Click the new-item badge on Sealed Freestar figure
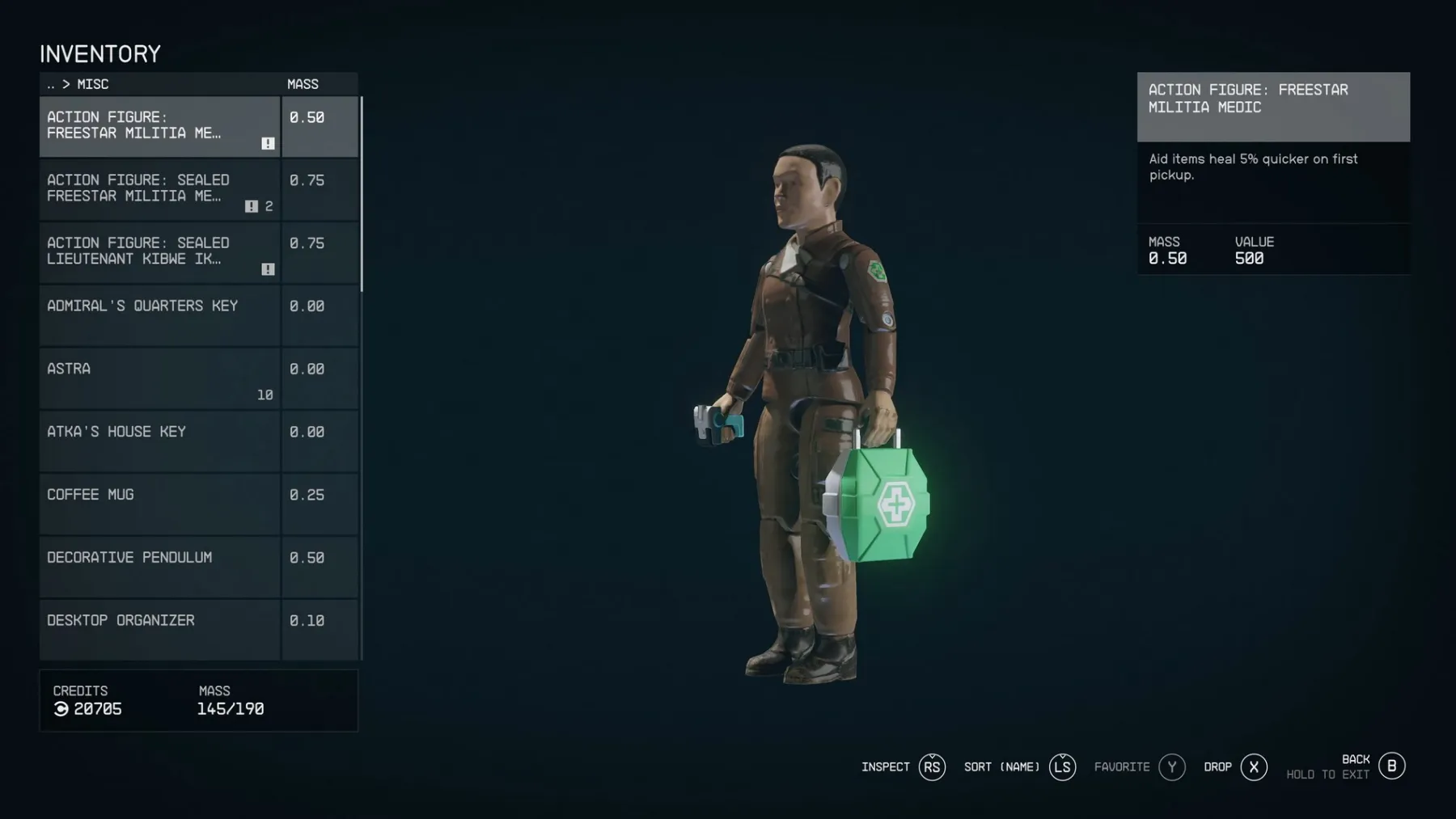Image resolution: width=1456 pixels, height=819 pixels. tap(252, 206)
